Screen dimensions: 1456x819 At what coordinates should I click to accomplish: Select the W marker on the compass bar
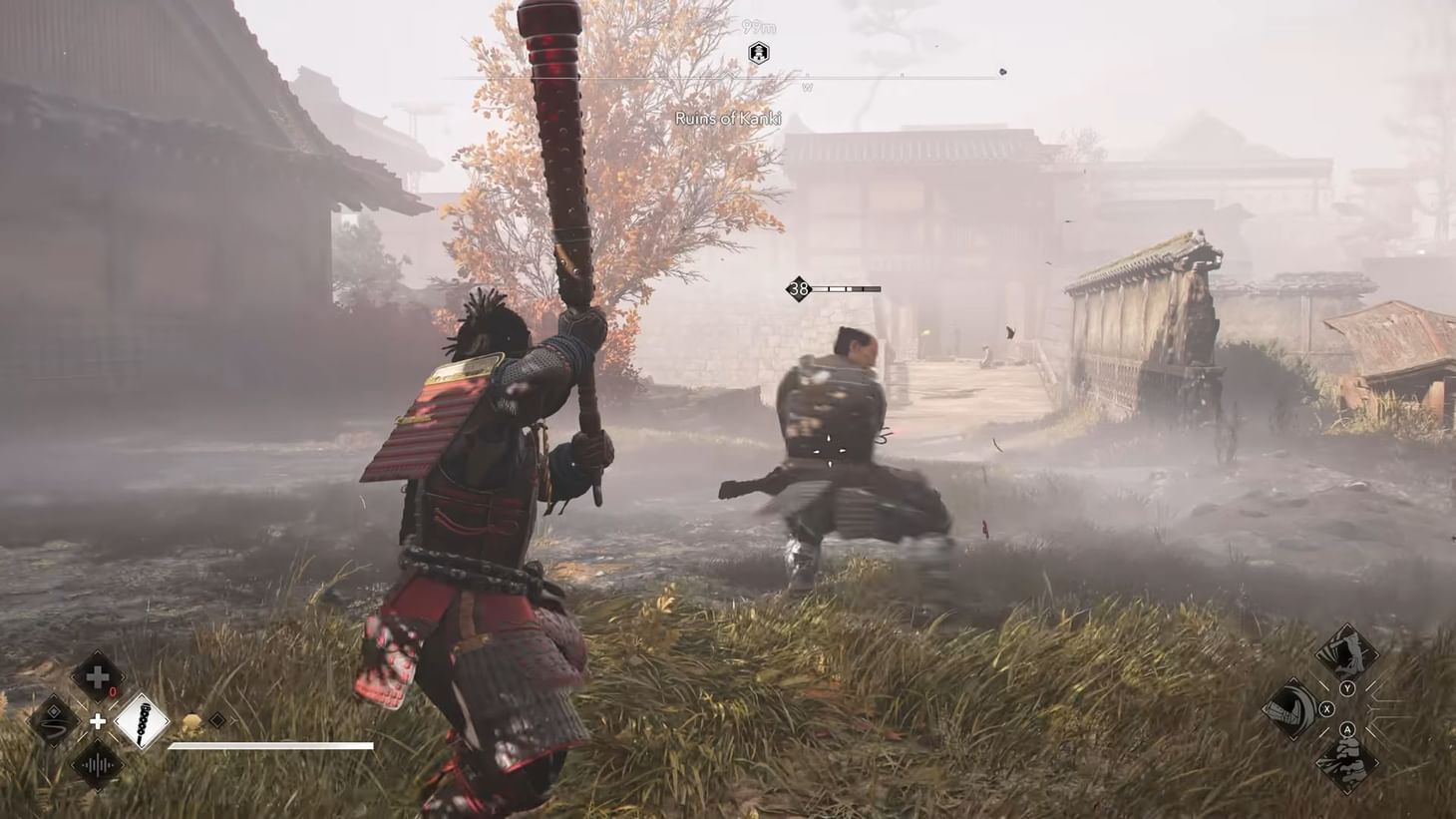808,87
